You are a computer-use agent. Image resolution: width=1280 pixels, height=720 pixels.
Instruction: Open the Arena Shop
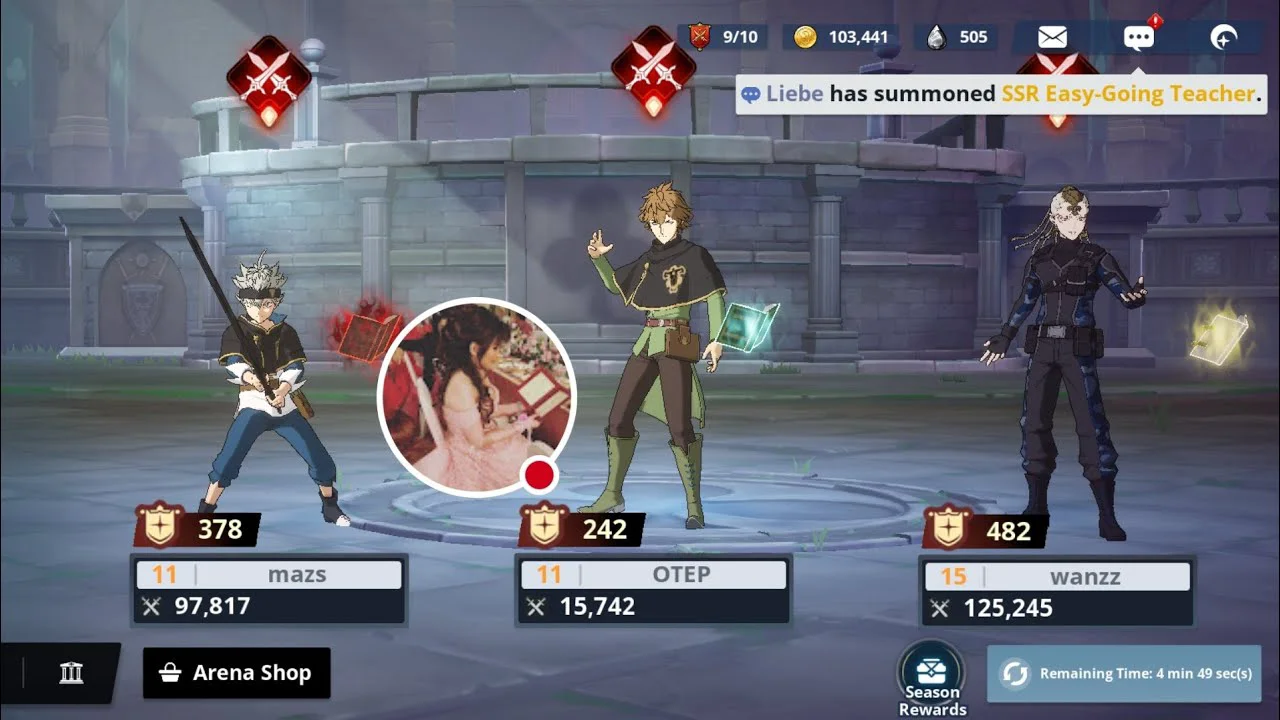pos(237,673)
